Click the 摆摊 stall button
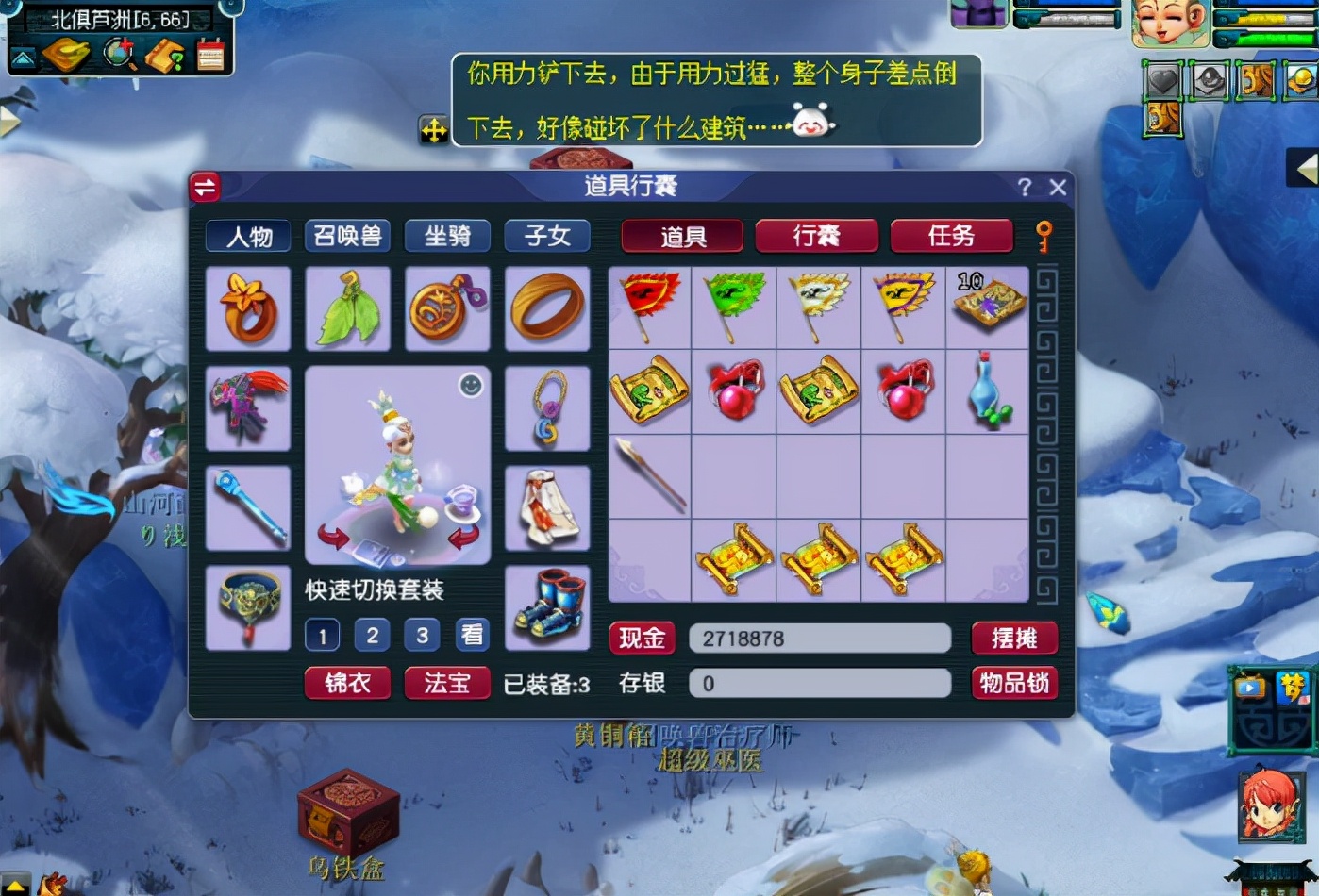This screenshot has height=896, width=1319. point(1015,639)
